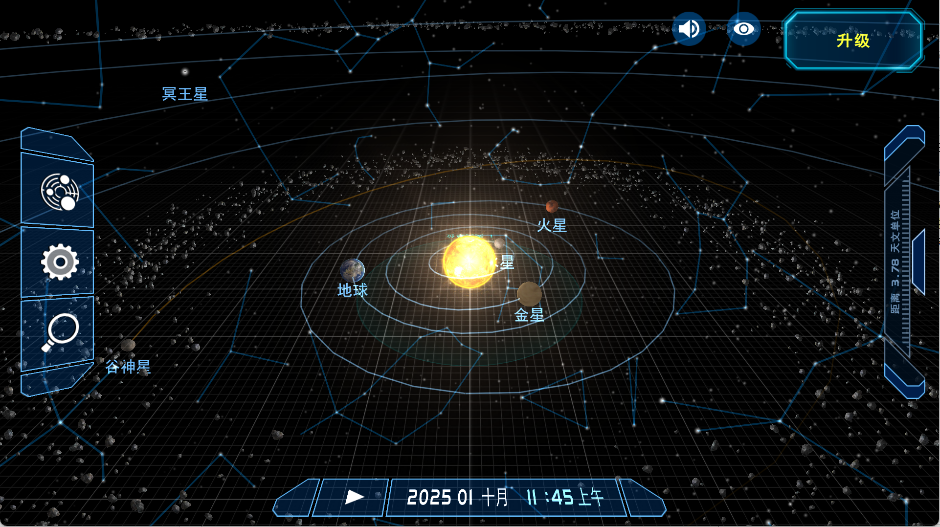Select the 金星 Venus label
The width and height of the screenshot is (940, 527).
529,315
